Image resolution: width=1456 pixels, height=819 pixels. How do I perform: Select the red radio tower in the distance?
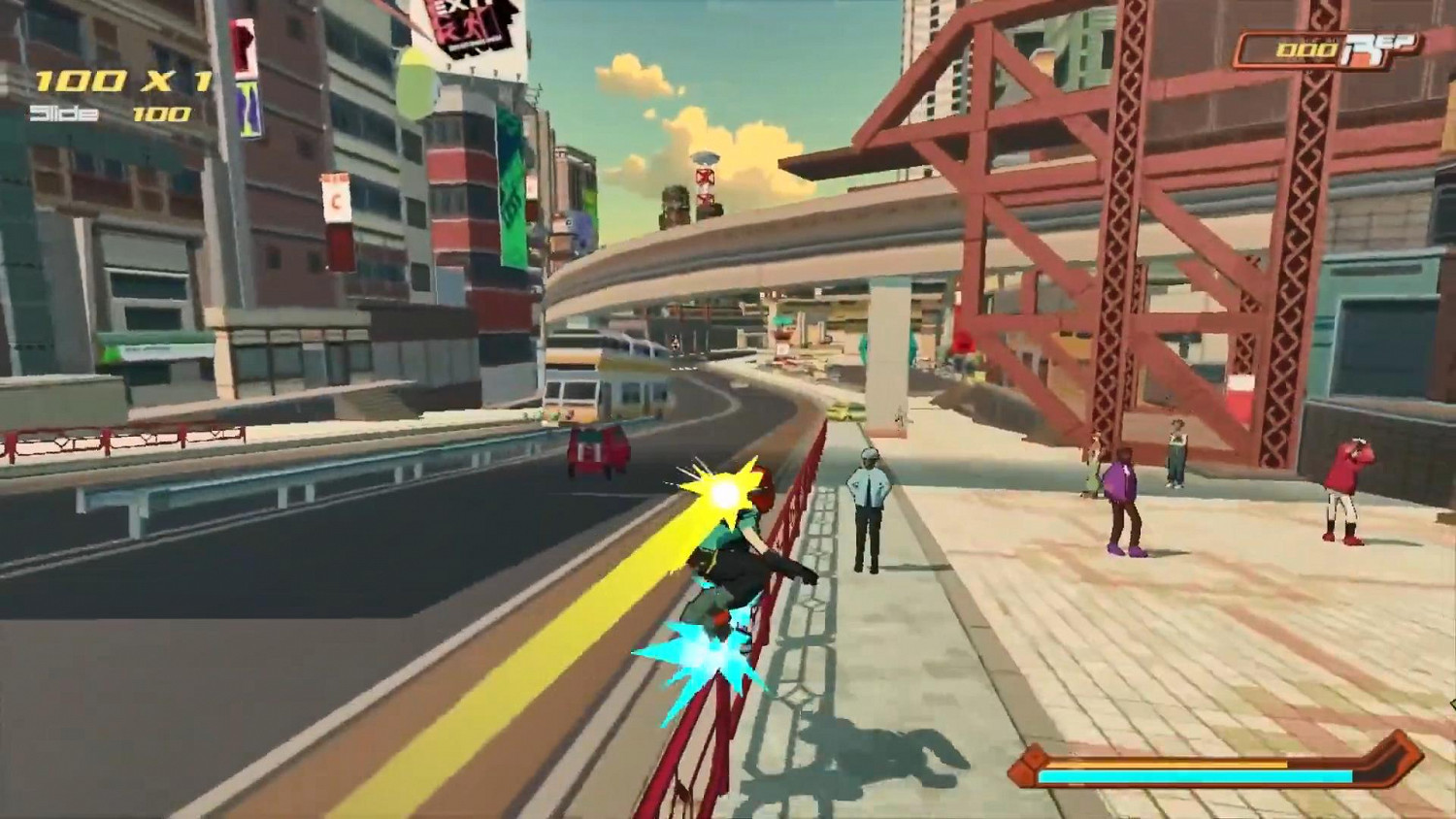705,180
